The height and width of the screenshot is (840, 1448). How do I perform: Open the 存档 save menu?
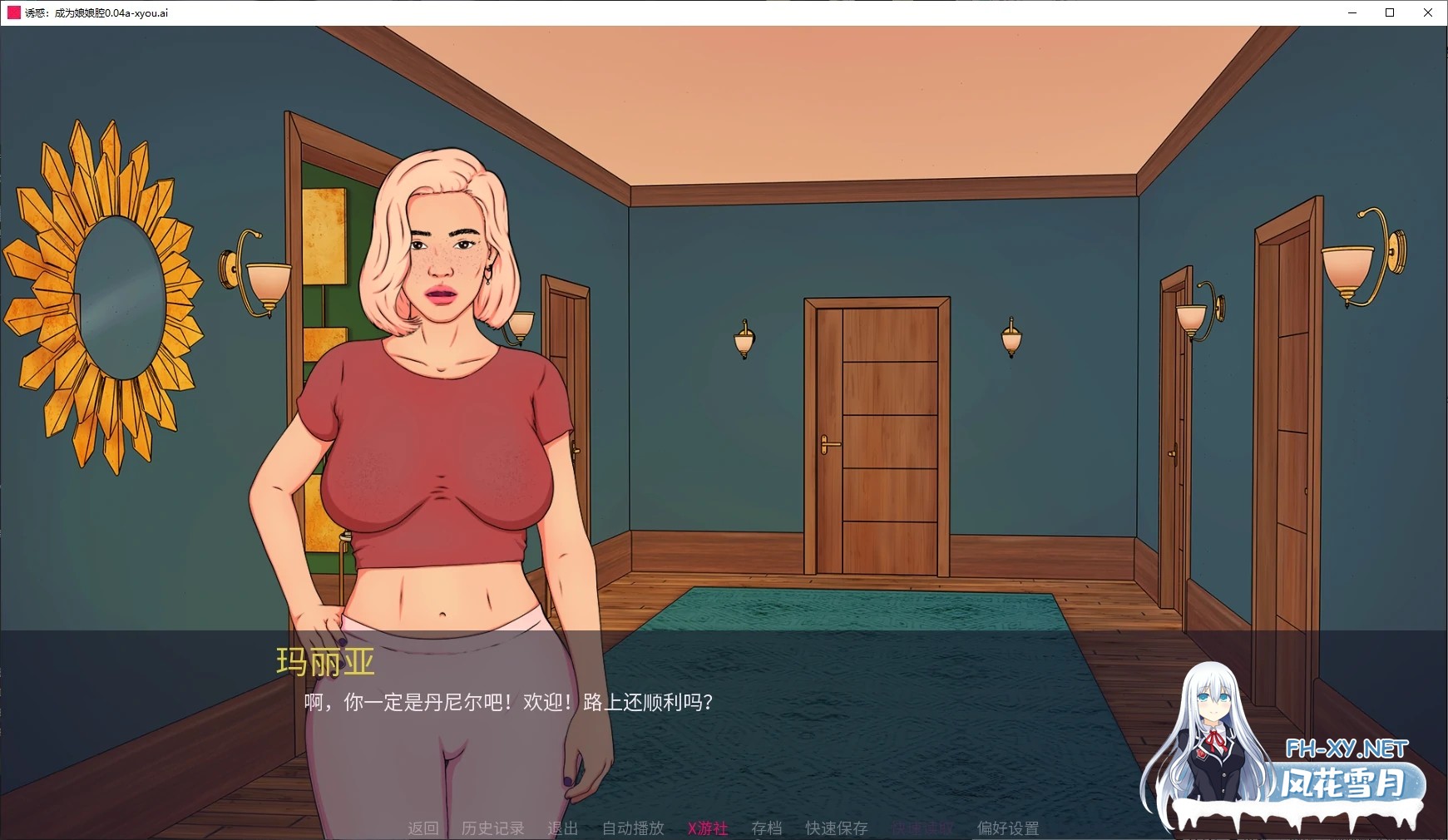coord(766,828)
